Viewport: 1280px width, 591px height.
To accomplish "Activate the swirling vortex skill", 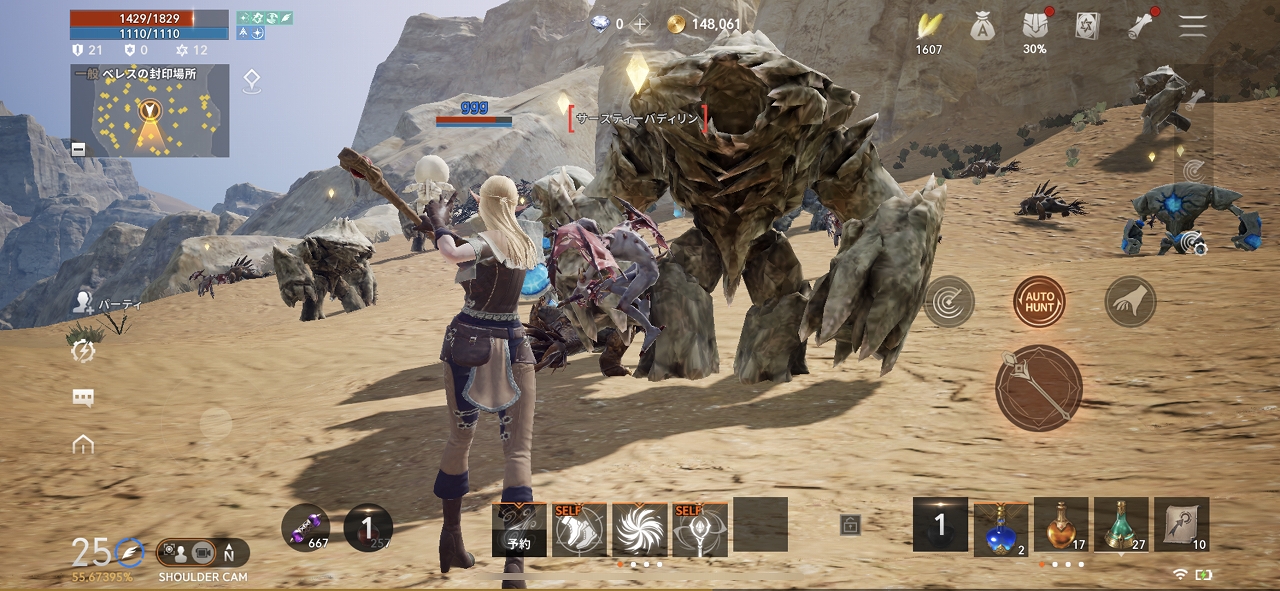I will [640, 529].
